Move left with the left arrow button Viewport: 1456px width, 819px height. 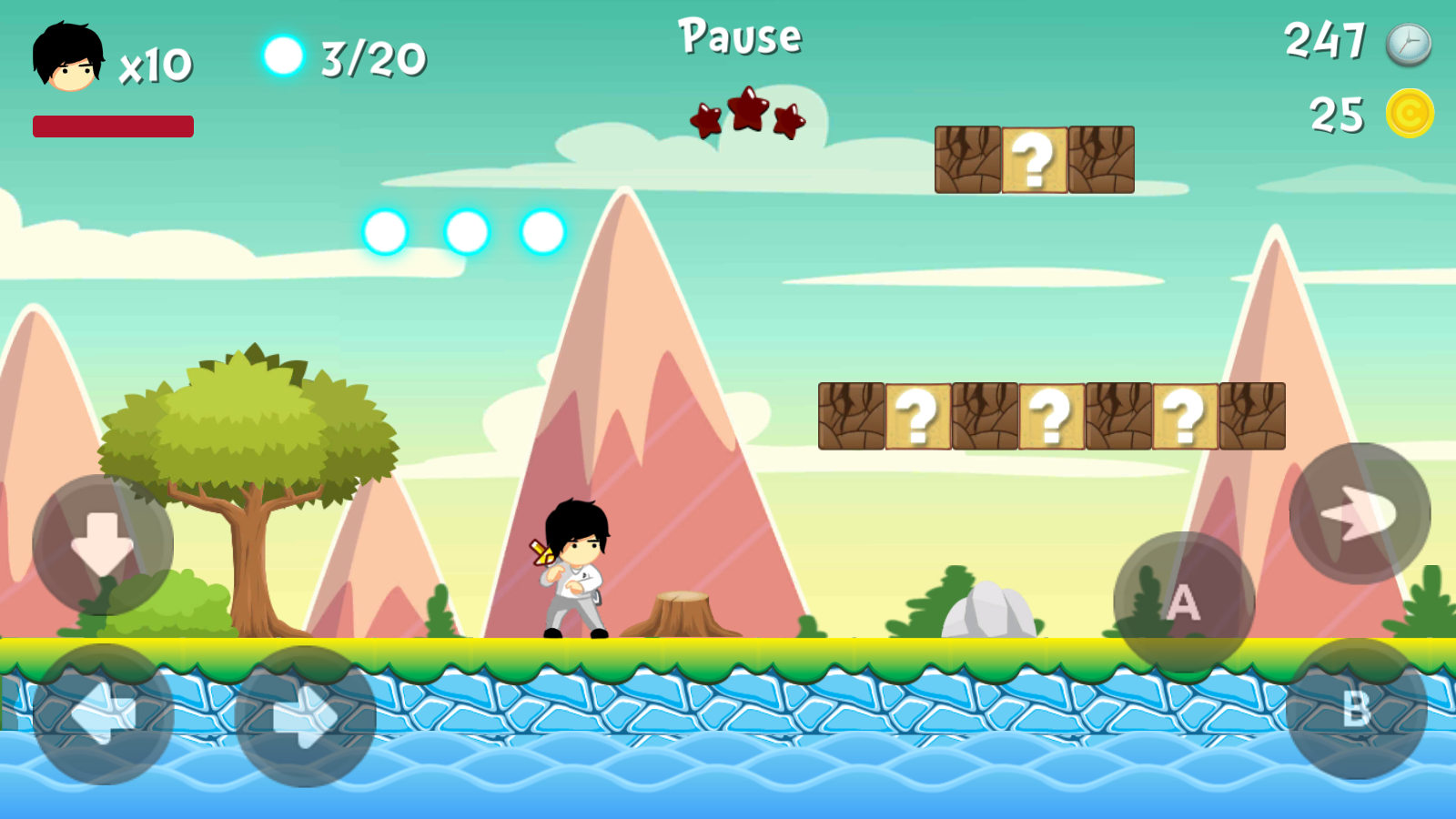(x=103, y=714)
